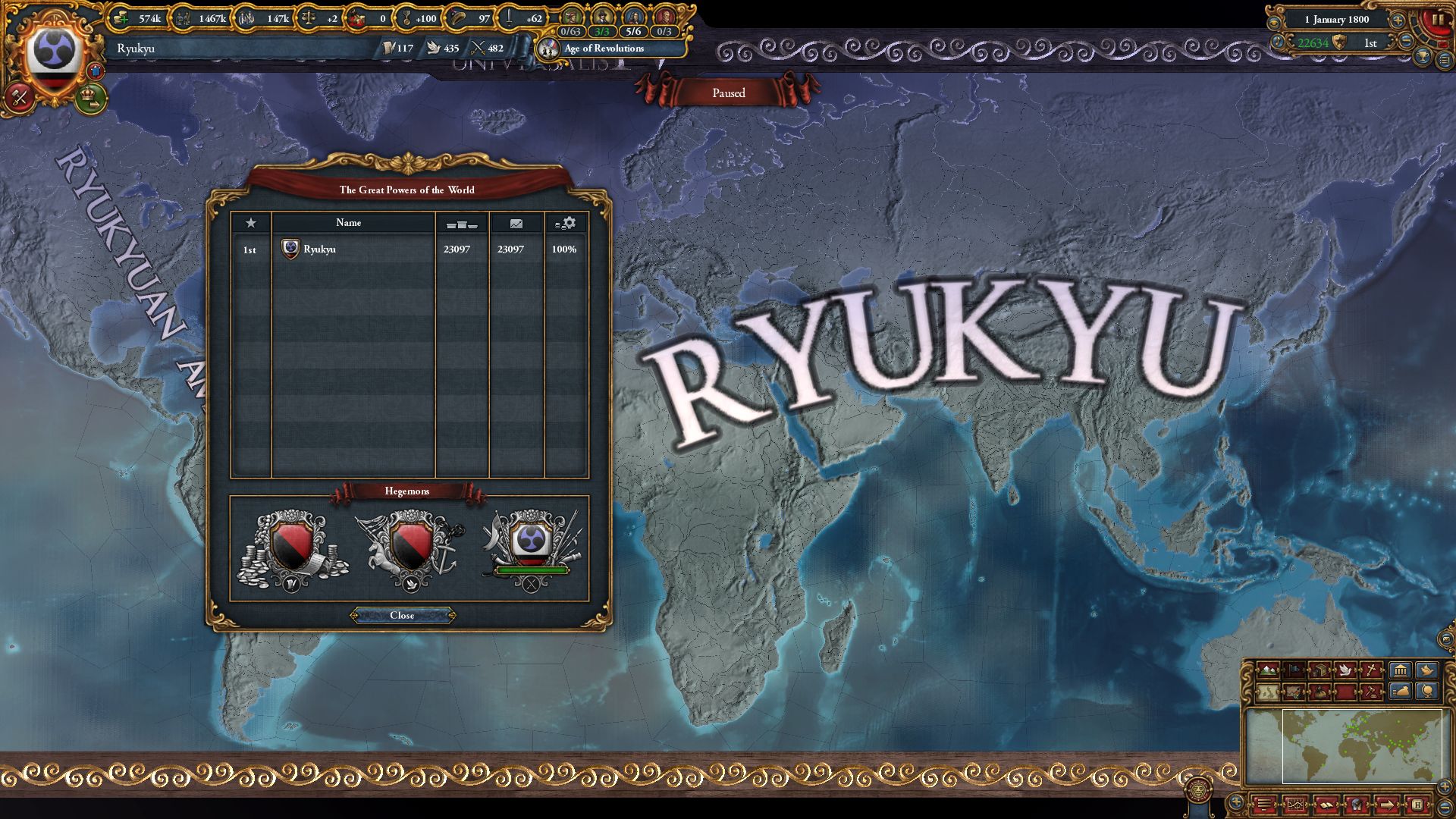Click the star rank column header
The height and width of the screenshot is (819, 1456).
point(250,222)
